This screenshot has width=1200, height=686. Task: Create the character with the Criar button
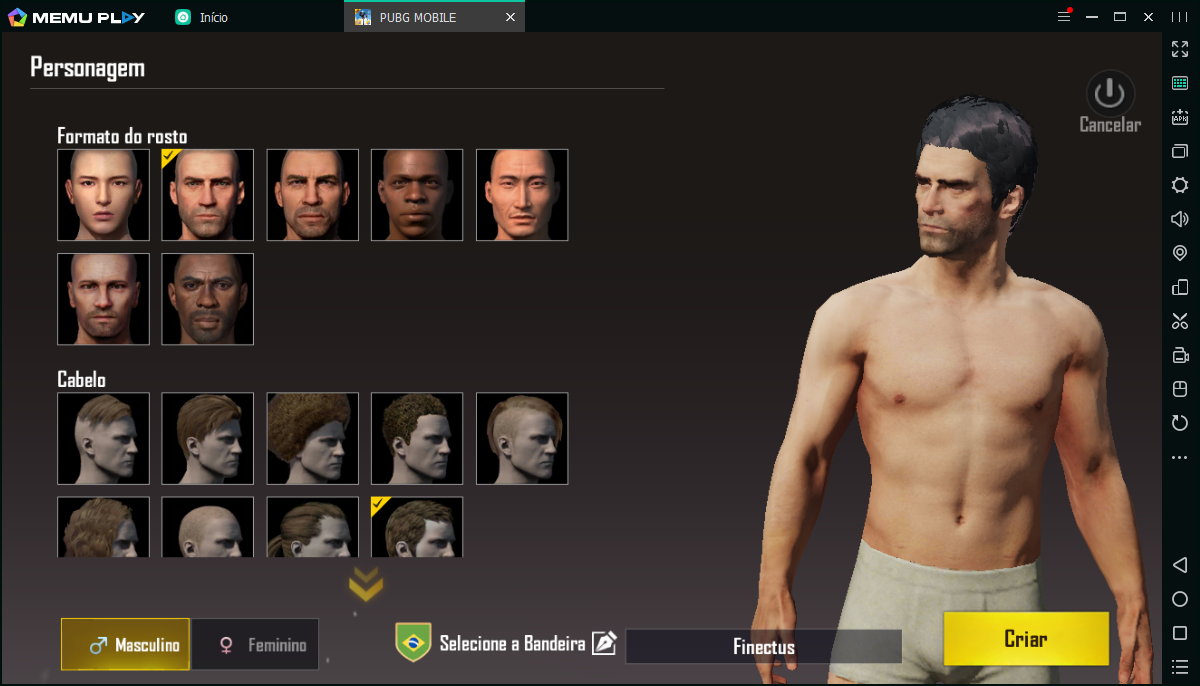click(x=1025, y=639)
